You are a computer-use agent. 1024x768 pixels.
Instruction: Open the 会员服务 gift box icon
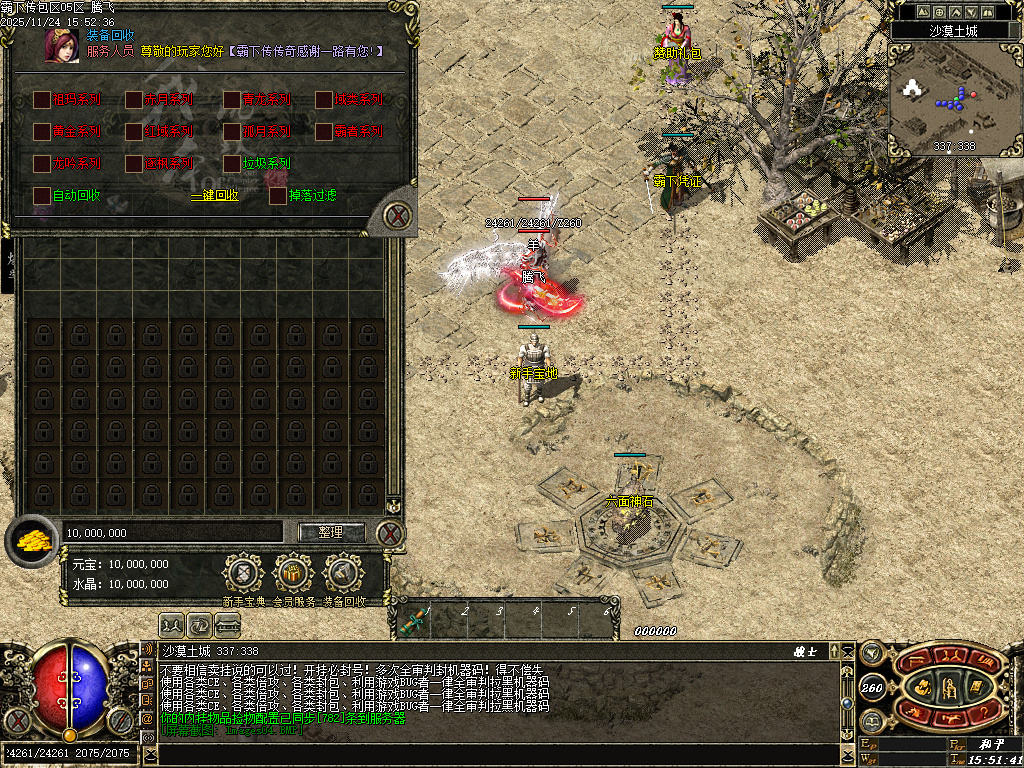pyautogui.click(x=293, y=574)
